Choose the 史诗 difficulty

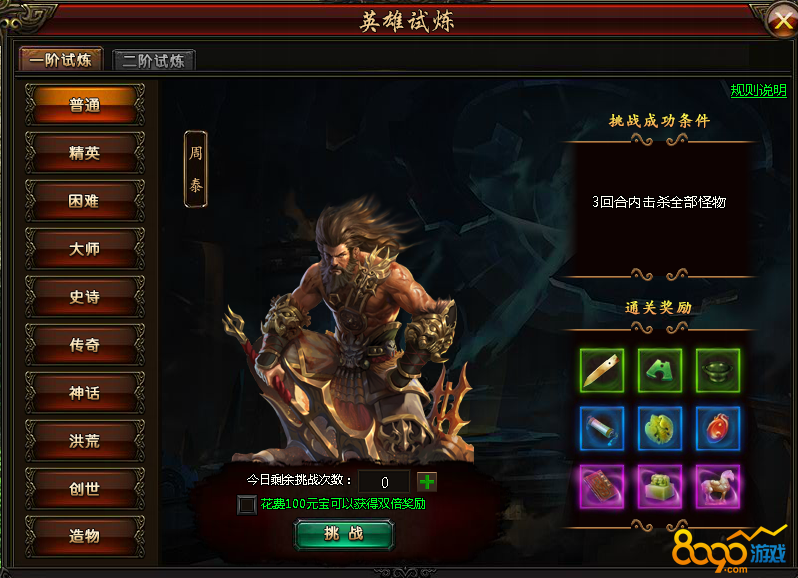pos(85,297)
